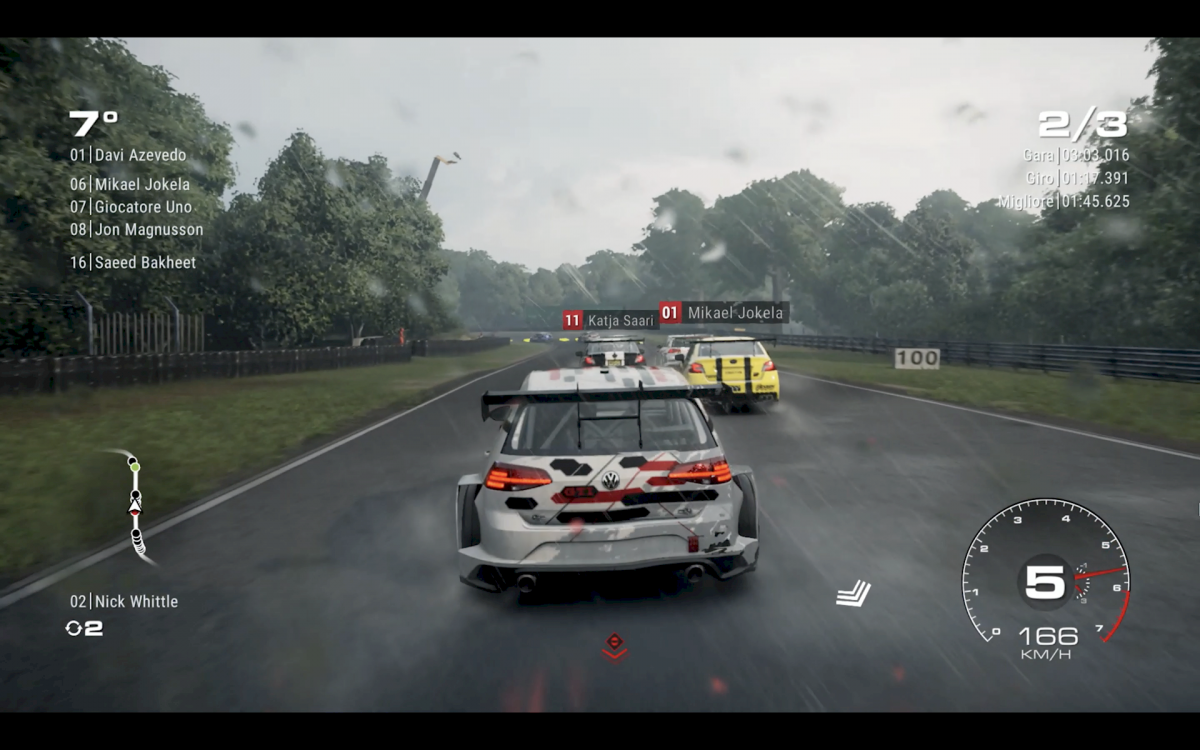Screen dimensions: 1200x750
Task: Pick Saeed Bakheet's standings entry
Action: click(133, 262)
